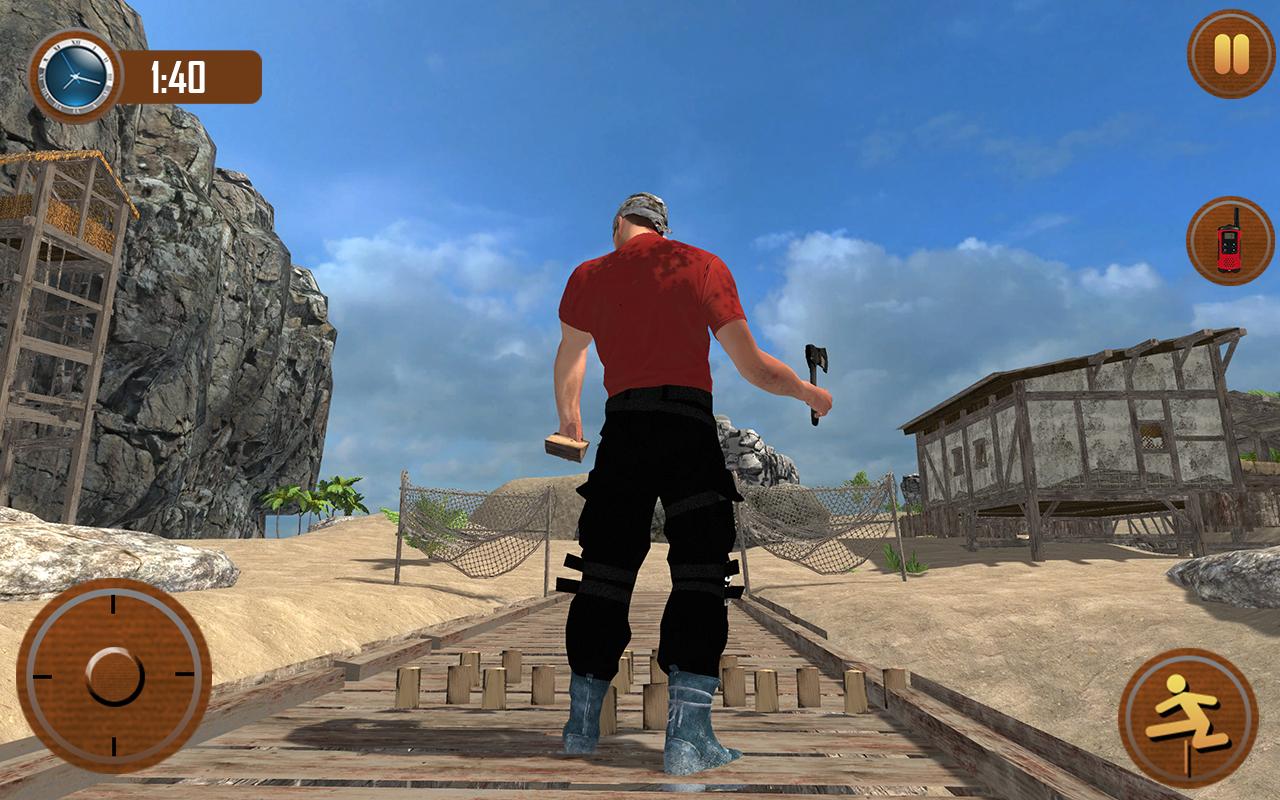Tap the wooden shack on the right
The height and width of the screenshot is (800, 1280).
tap(1080, 440)
